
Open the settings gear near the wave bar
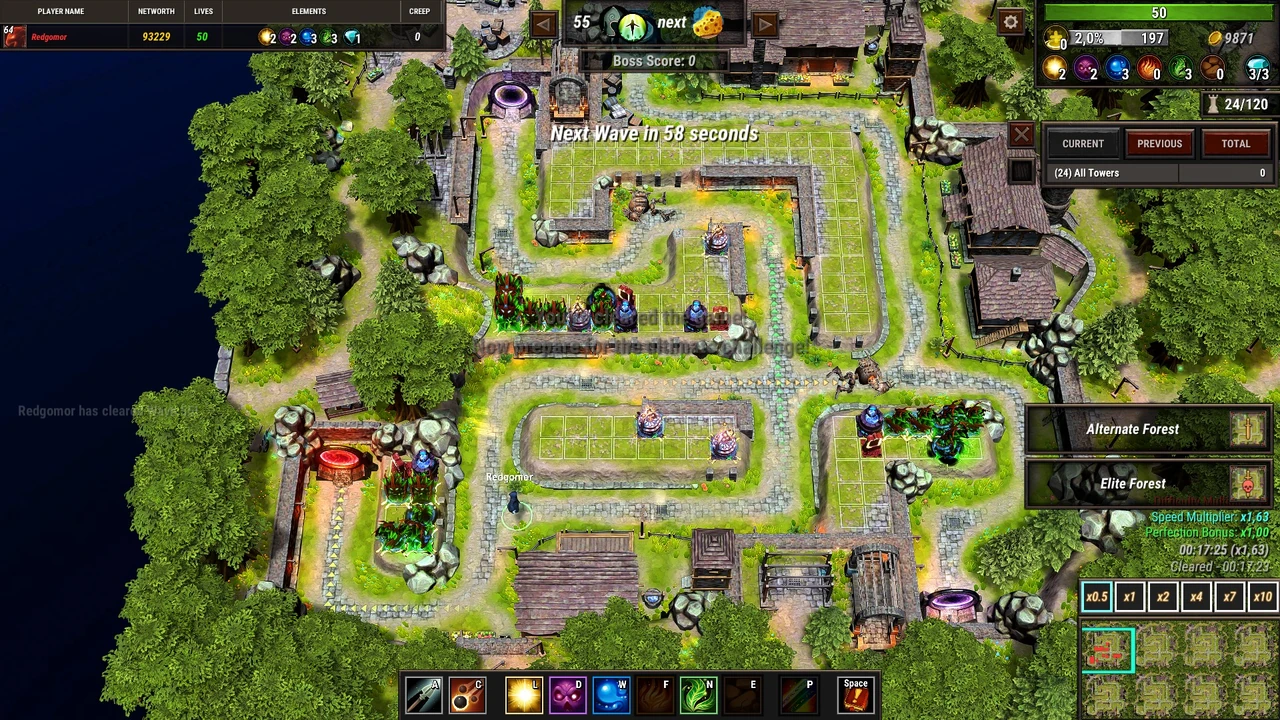pyautogui.click(x=1010, y=21)
